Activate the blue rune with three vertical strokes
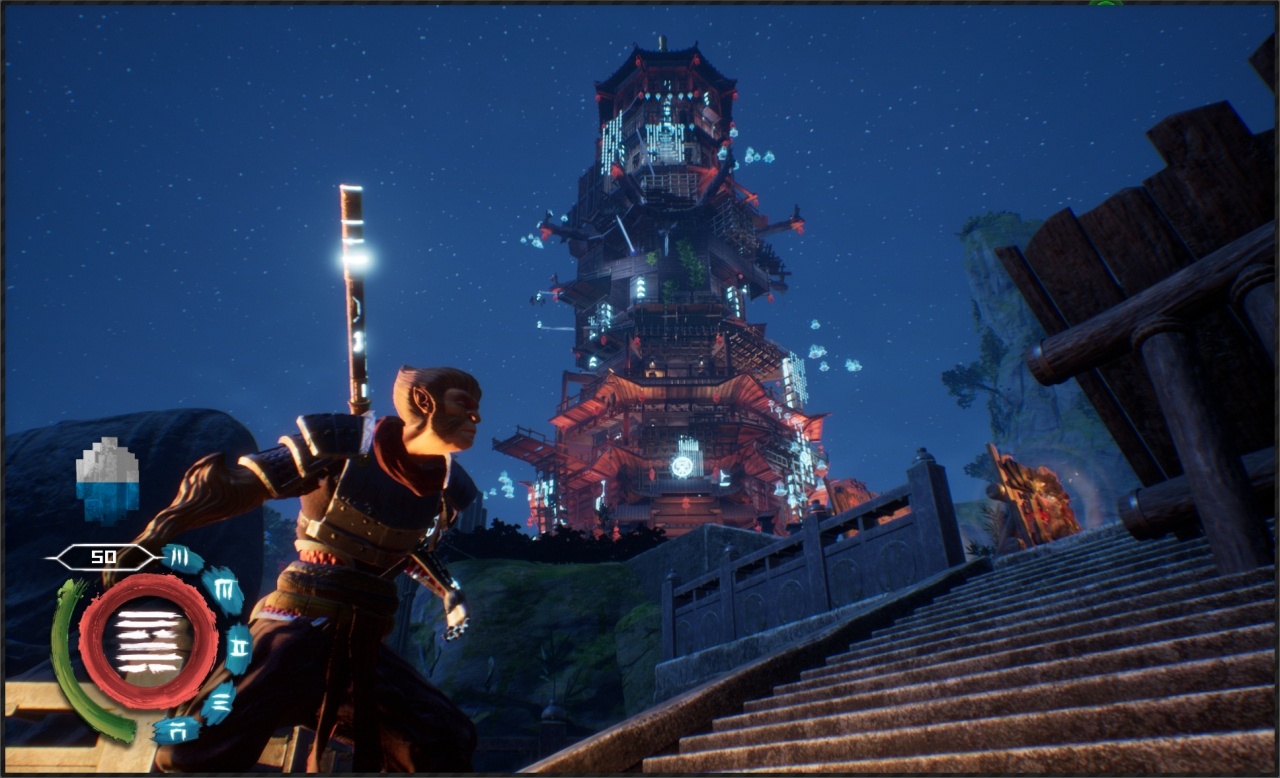The image size is (1280, 778). pos(181,558)
